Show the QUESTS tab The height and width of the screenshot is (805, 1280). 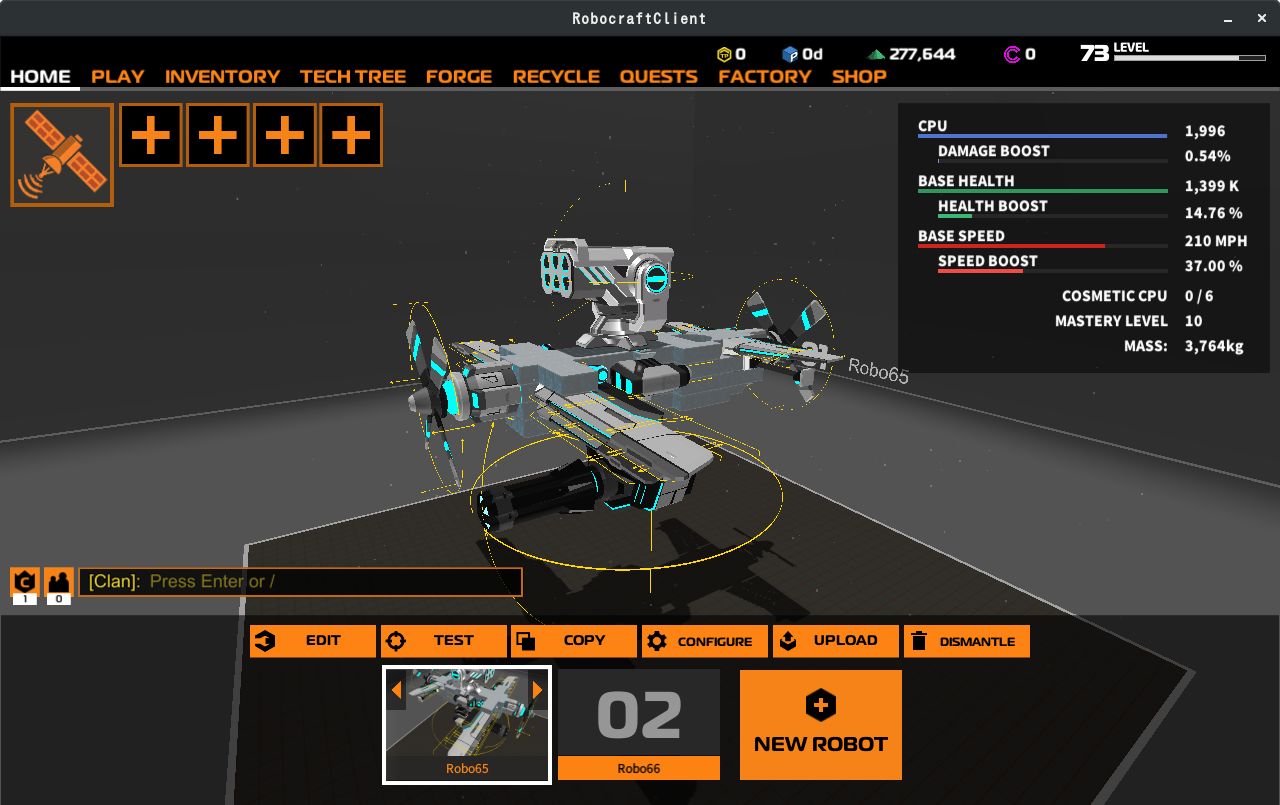point(658,77)
